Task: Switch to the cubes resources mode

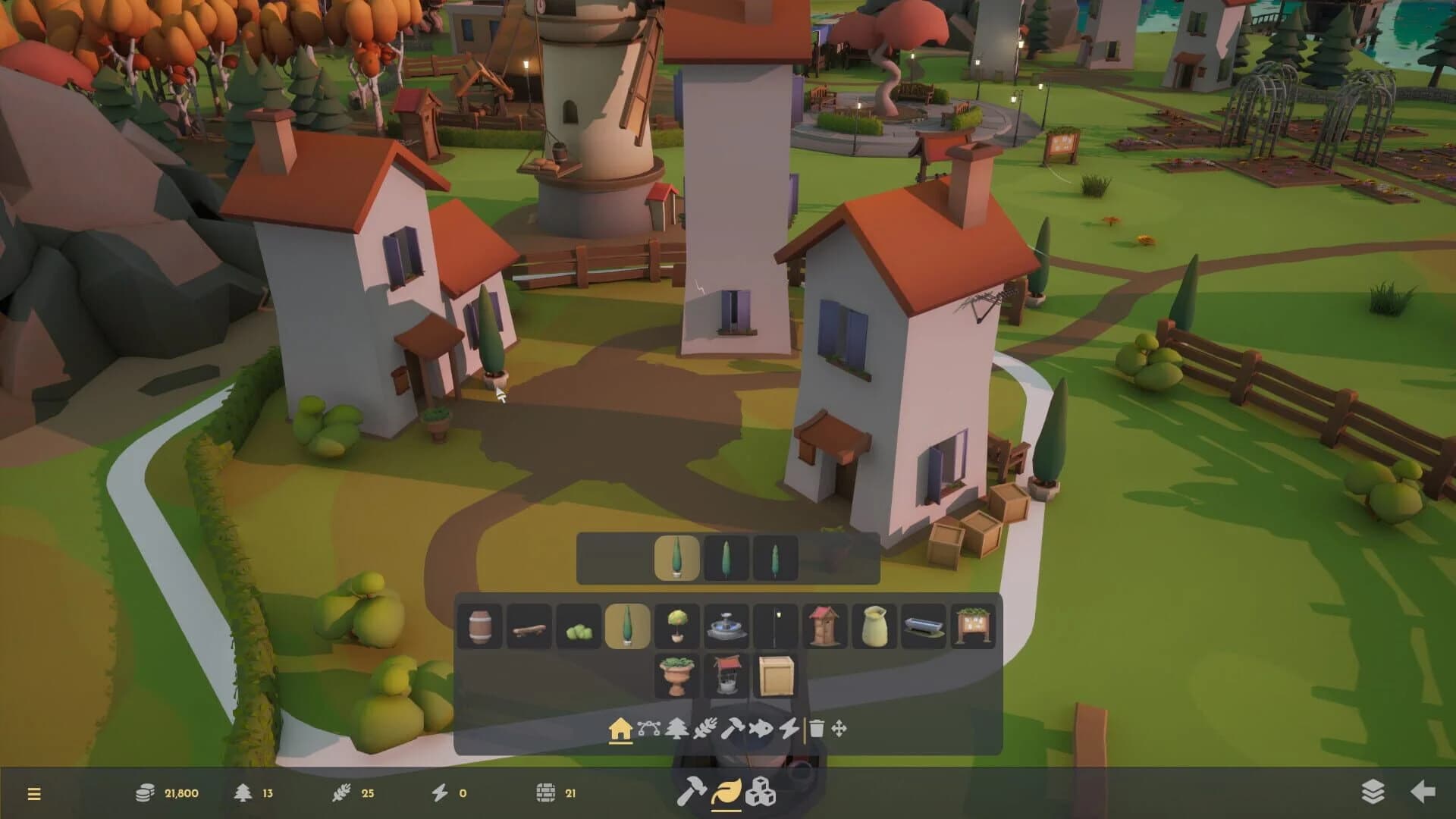Action: [x=761, y=794]
